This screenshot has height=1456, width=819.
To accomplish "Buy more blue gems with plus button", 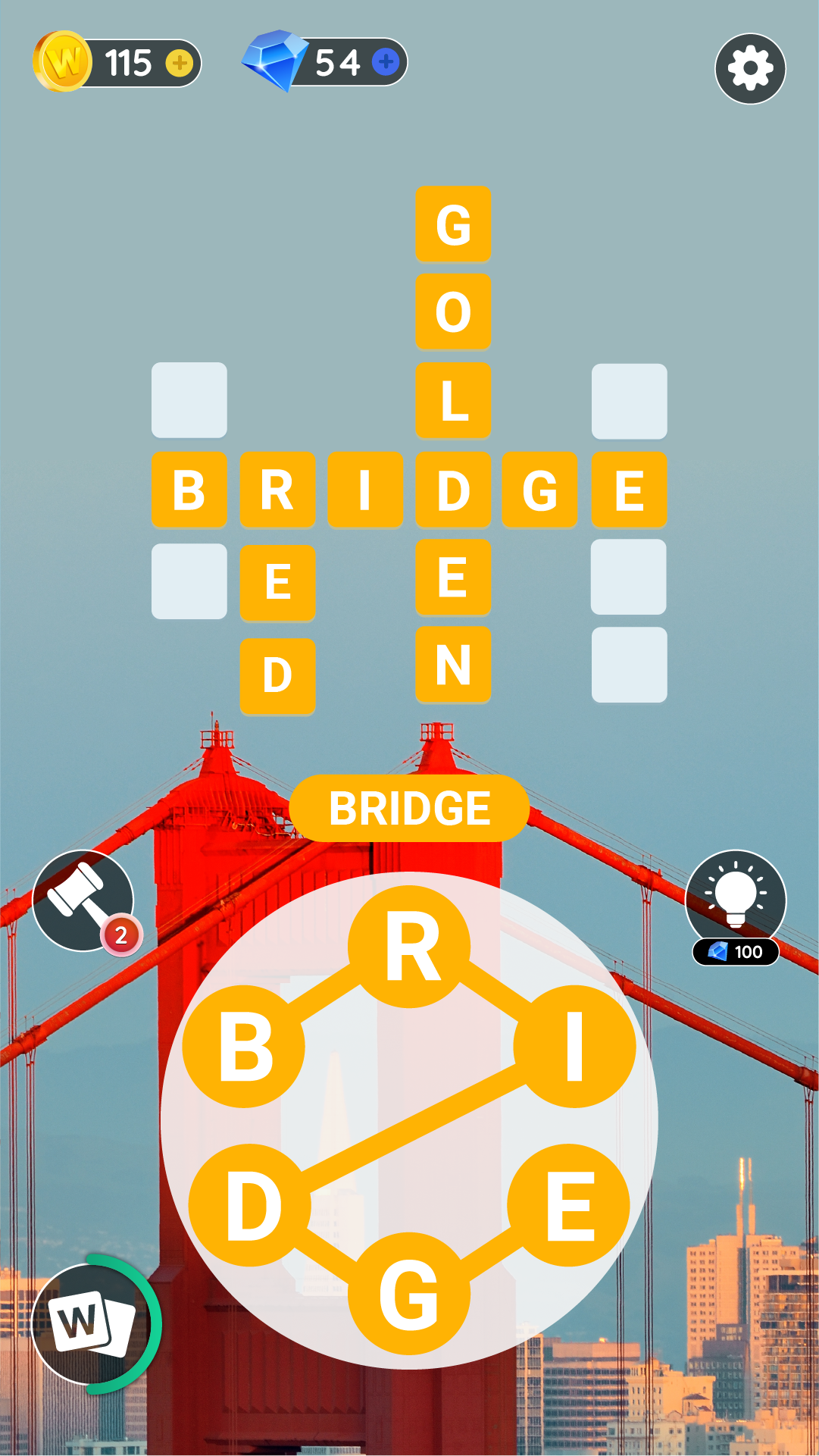I will pos(386,61).
